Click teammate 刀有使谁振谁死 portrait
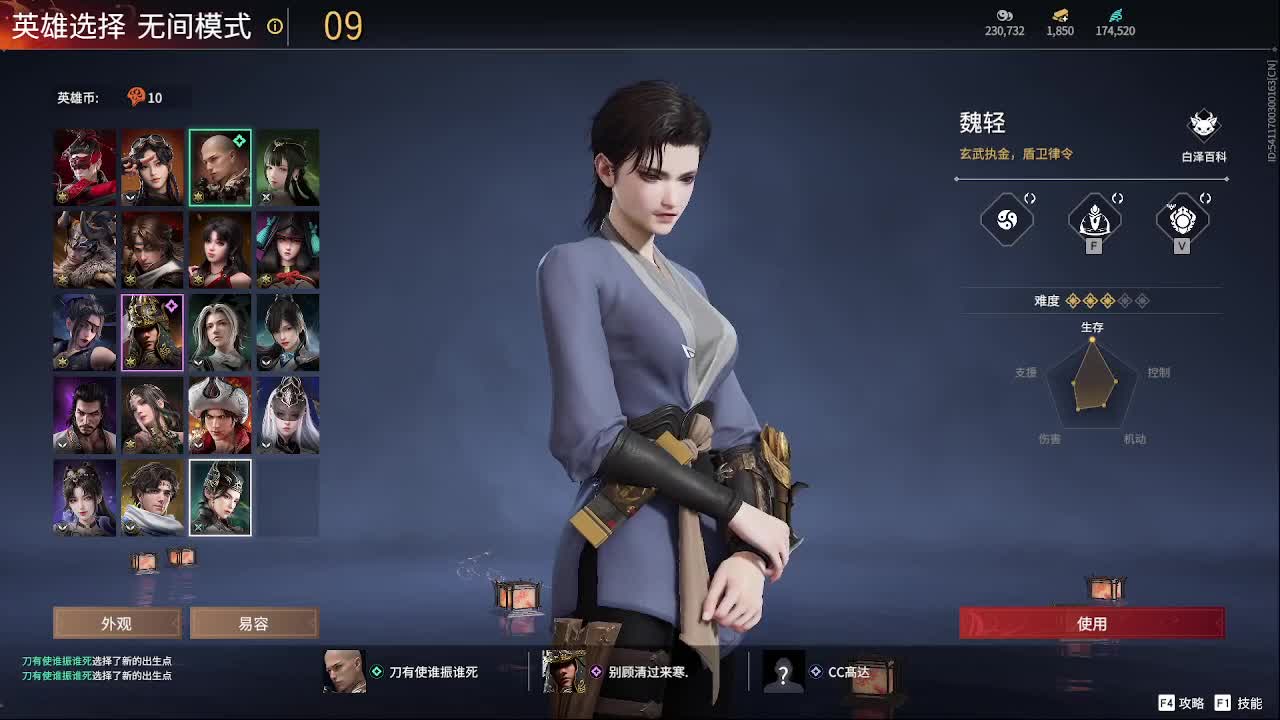Screen dimensions: 1280x720 [344, 671]
